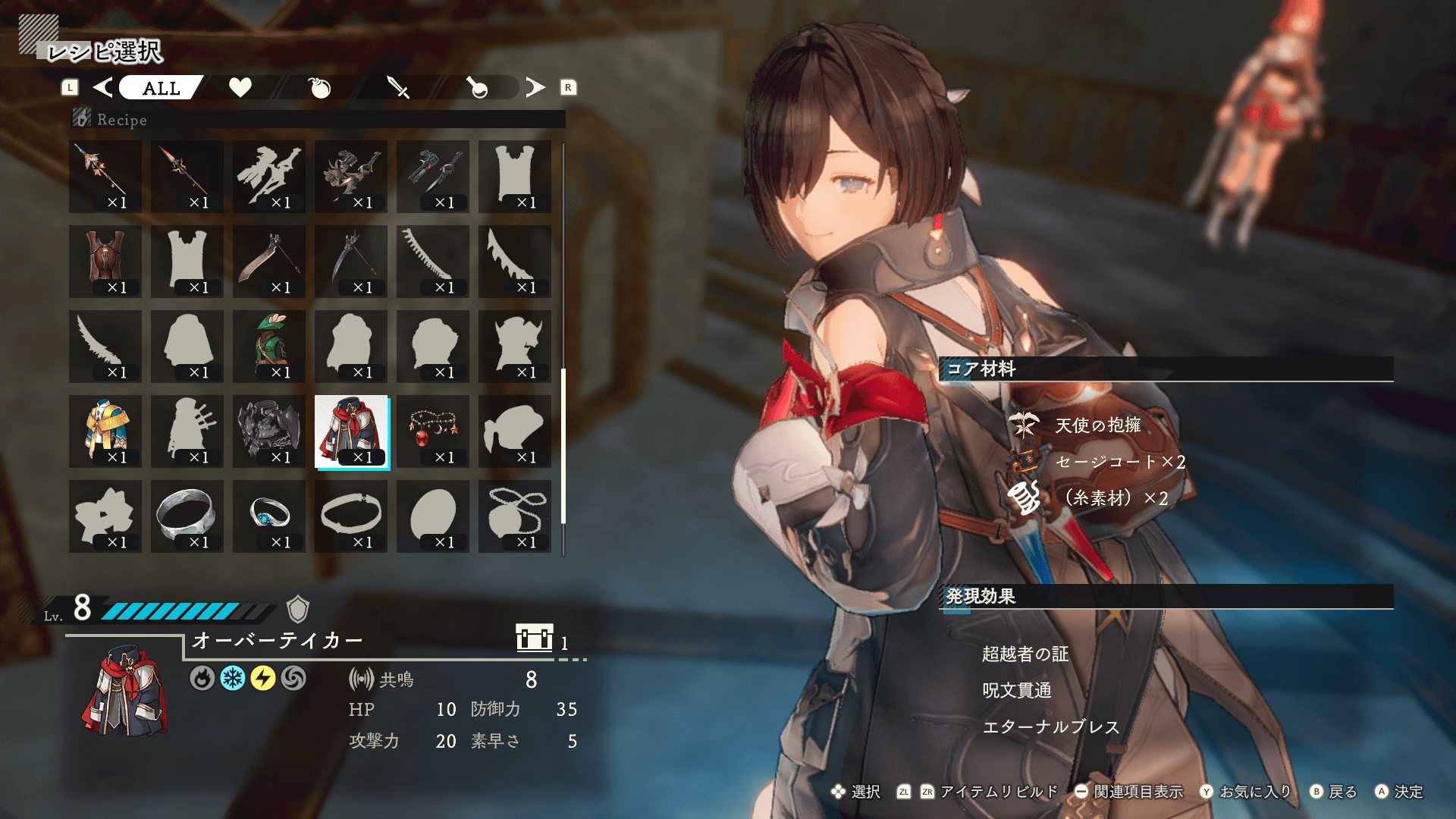This screenshot has width=1456, height=819.
Task: Choose the highlighted red-scarf coat recipe
Action: tap(351, 431)
